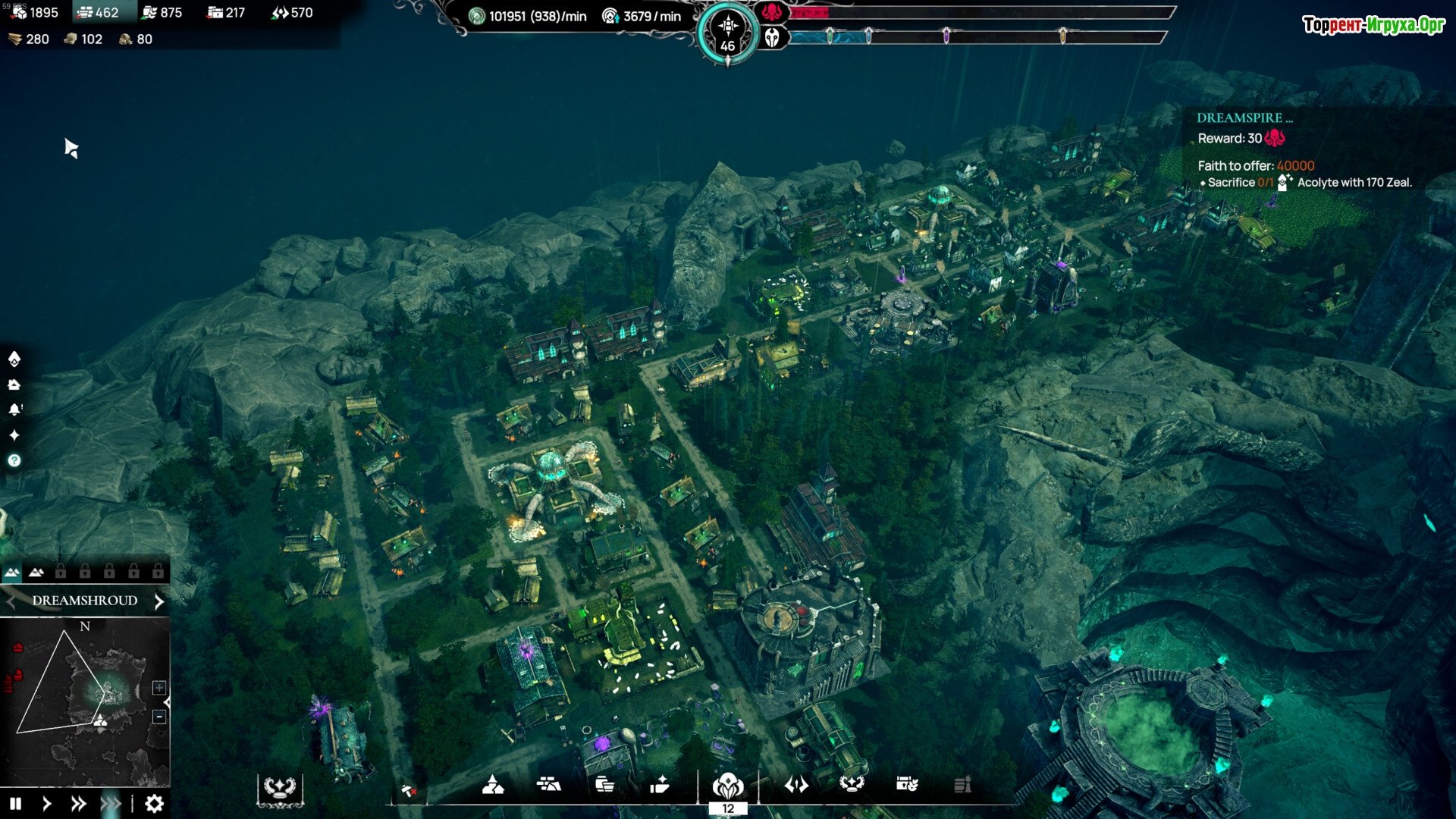1456x819 pixels.
Task: Open the barrels storage category
Action: click(x=604, y=785)
